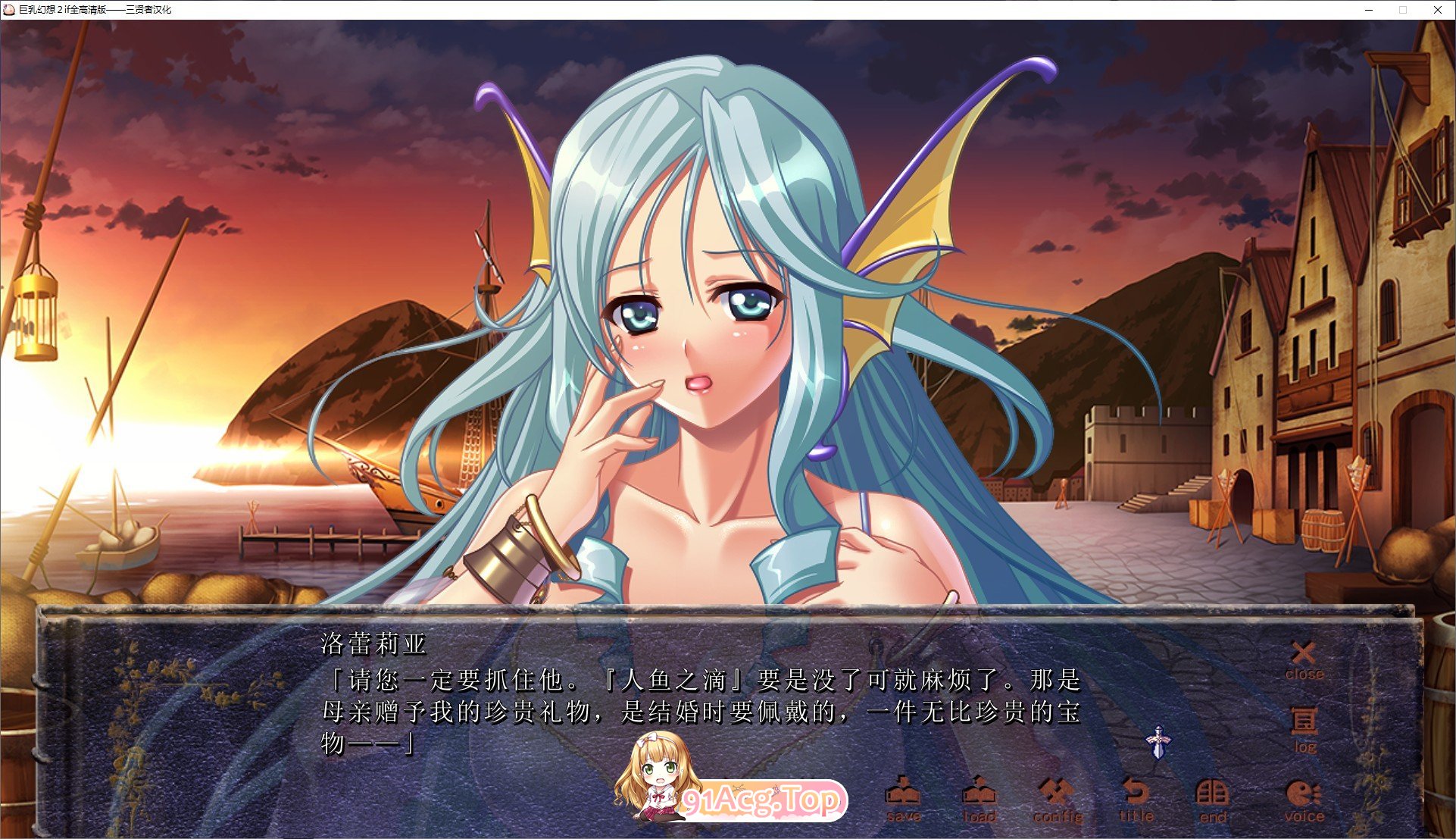Screen dimensions: 1456x839
Task: Click the game icon in the title bar
Action: click(x=9, y=11)
